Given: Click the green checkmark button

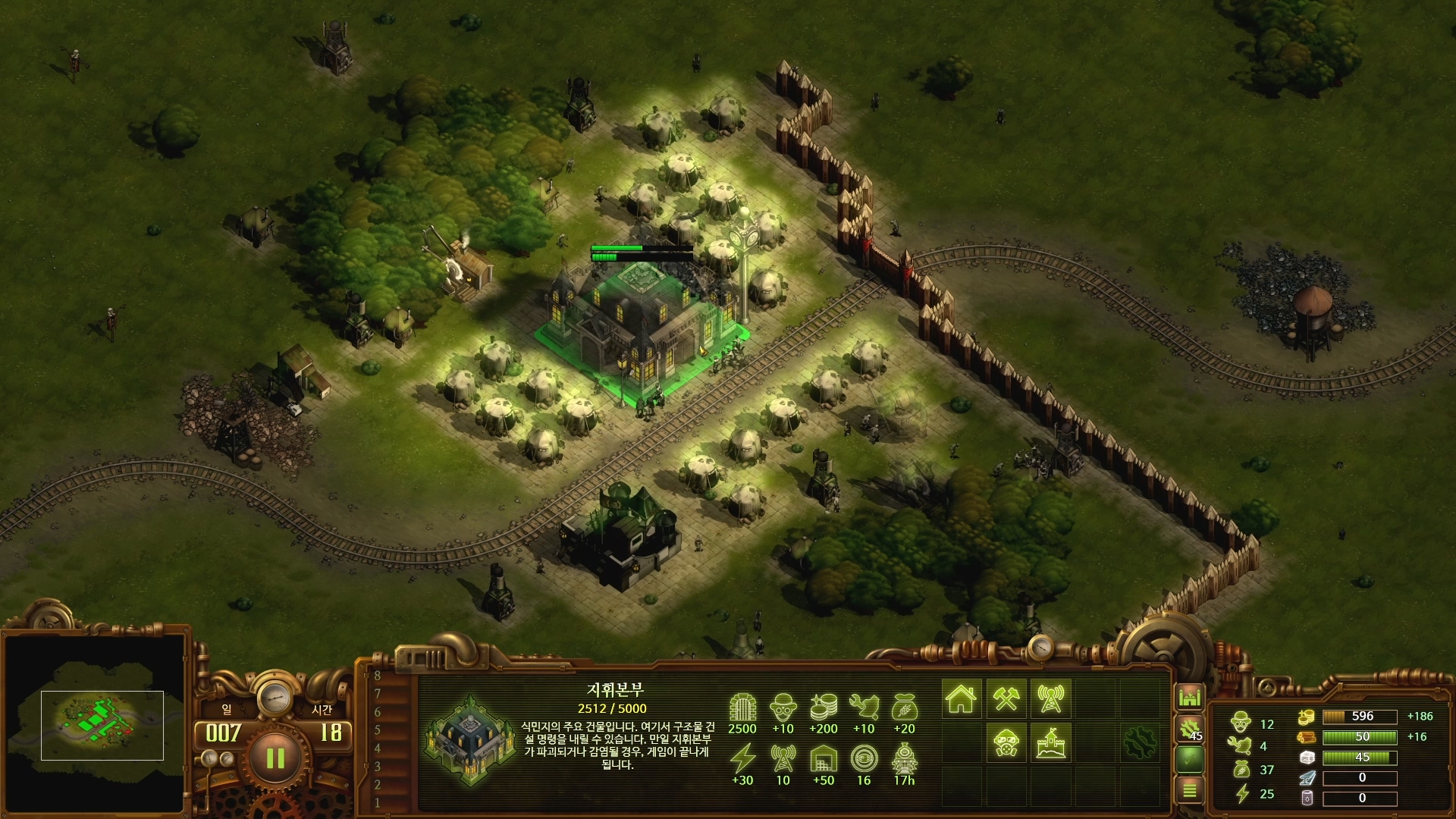Looking at the screenshot, I should click(x=1190, y=759).
